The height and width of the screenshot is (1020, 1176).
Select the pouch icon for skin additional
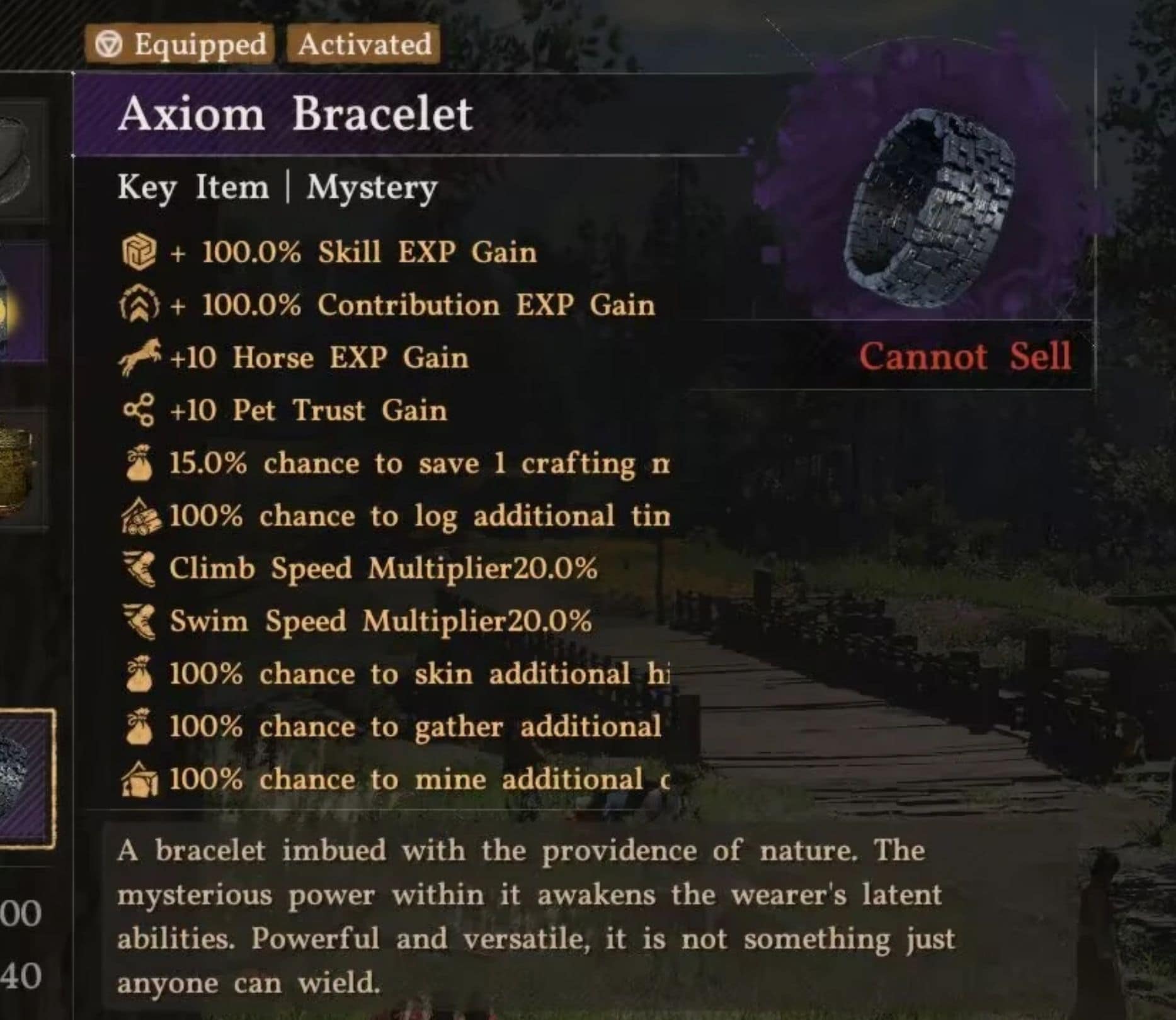click(140, 674)
